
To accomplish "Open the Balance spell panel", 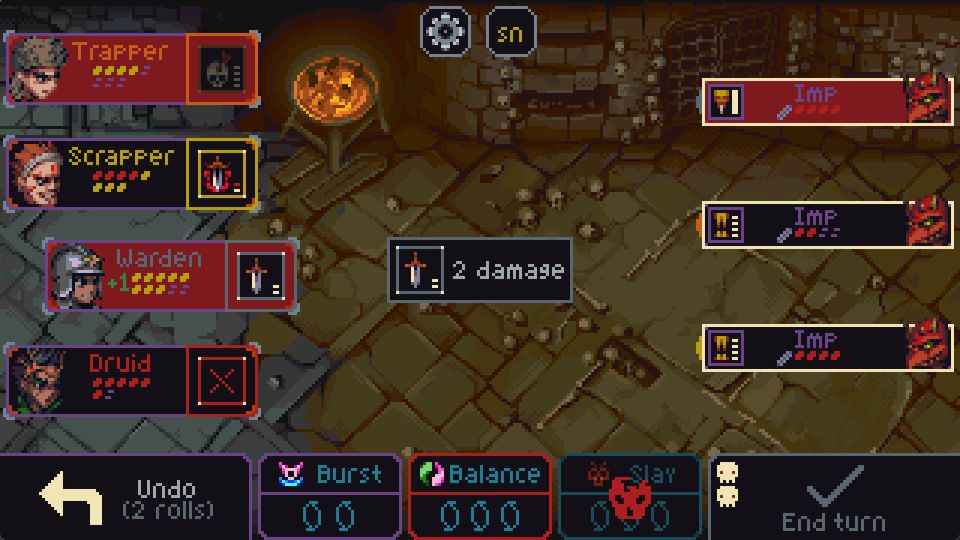I will 480,497.
